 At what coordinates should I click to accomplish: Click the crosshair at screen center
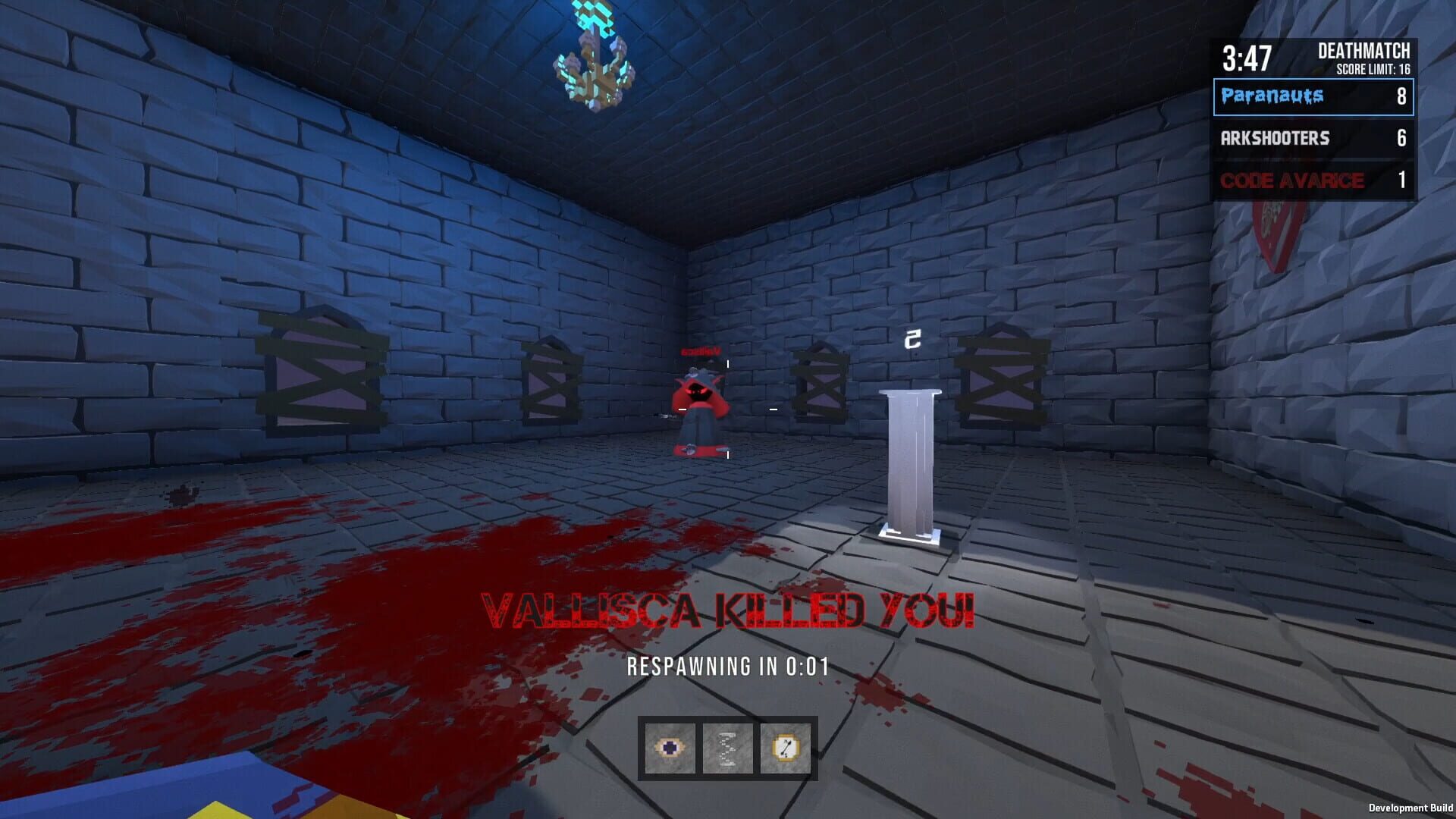(728, 409)
